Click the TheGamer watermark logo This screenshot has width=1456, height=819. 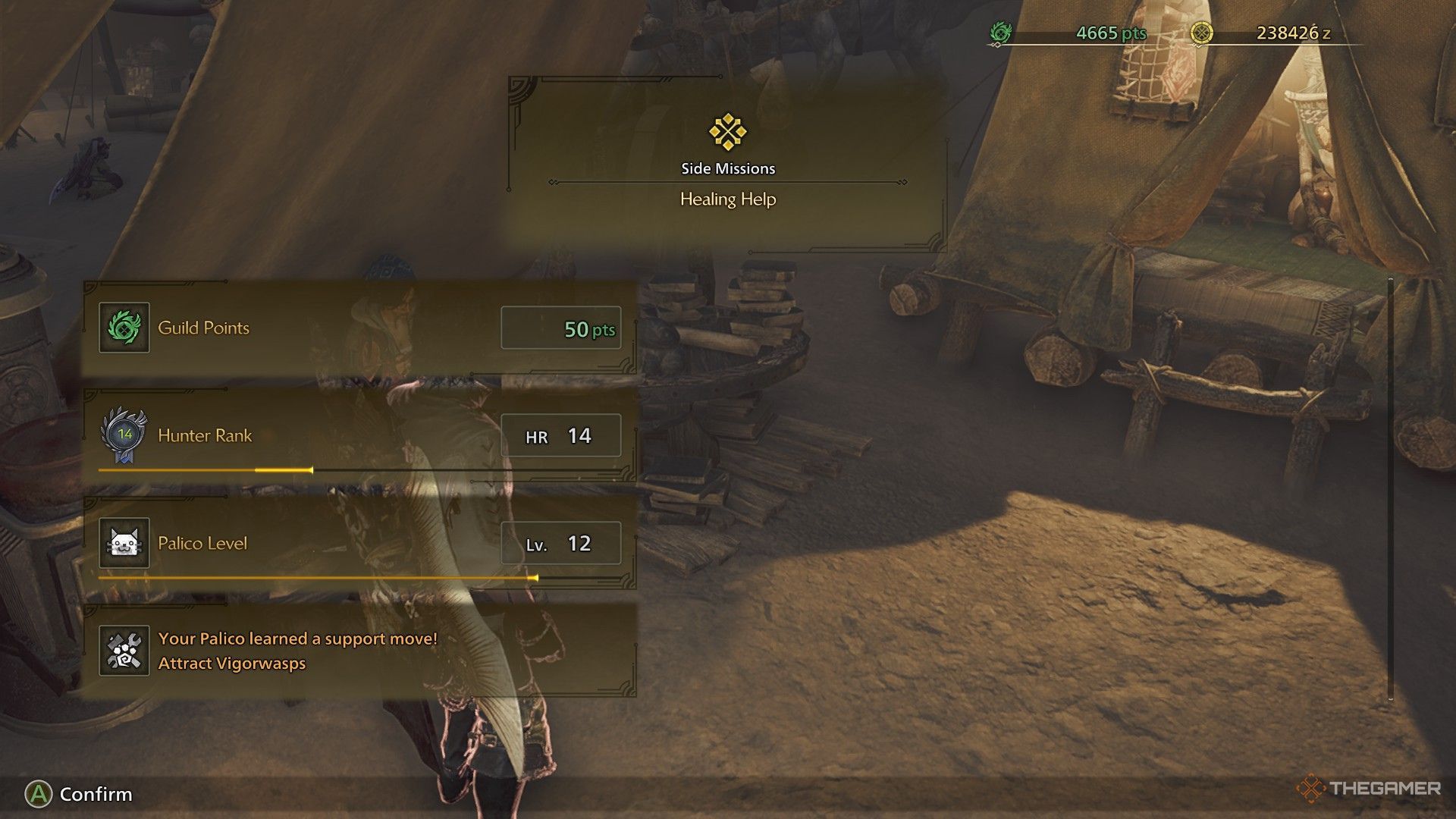[x=1369, y=789]
